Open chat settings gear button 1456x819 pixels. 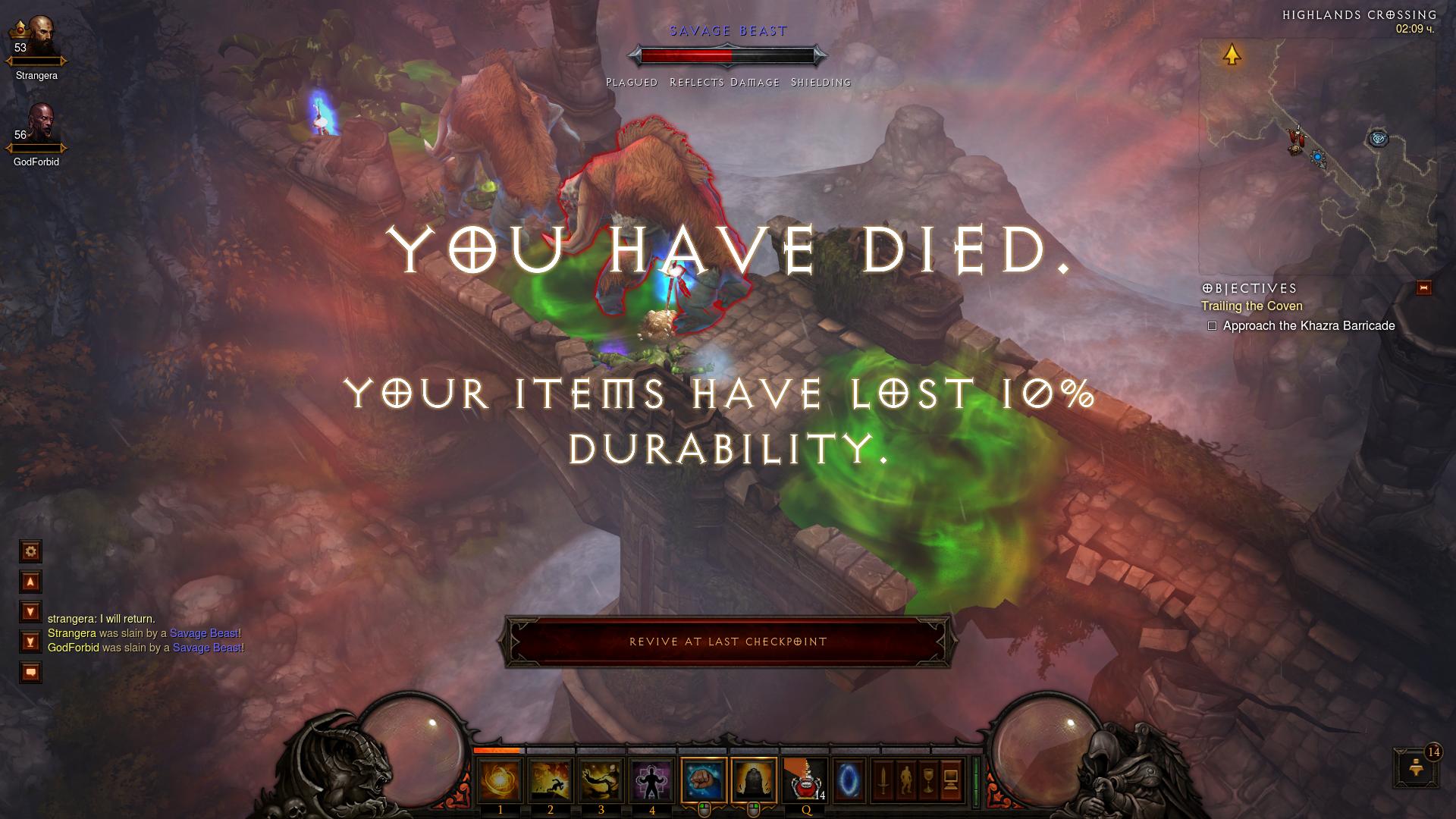tap(30, 551)
